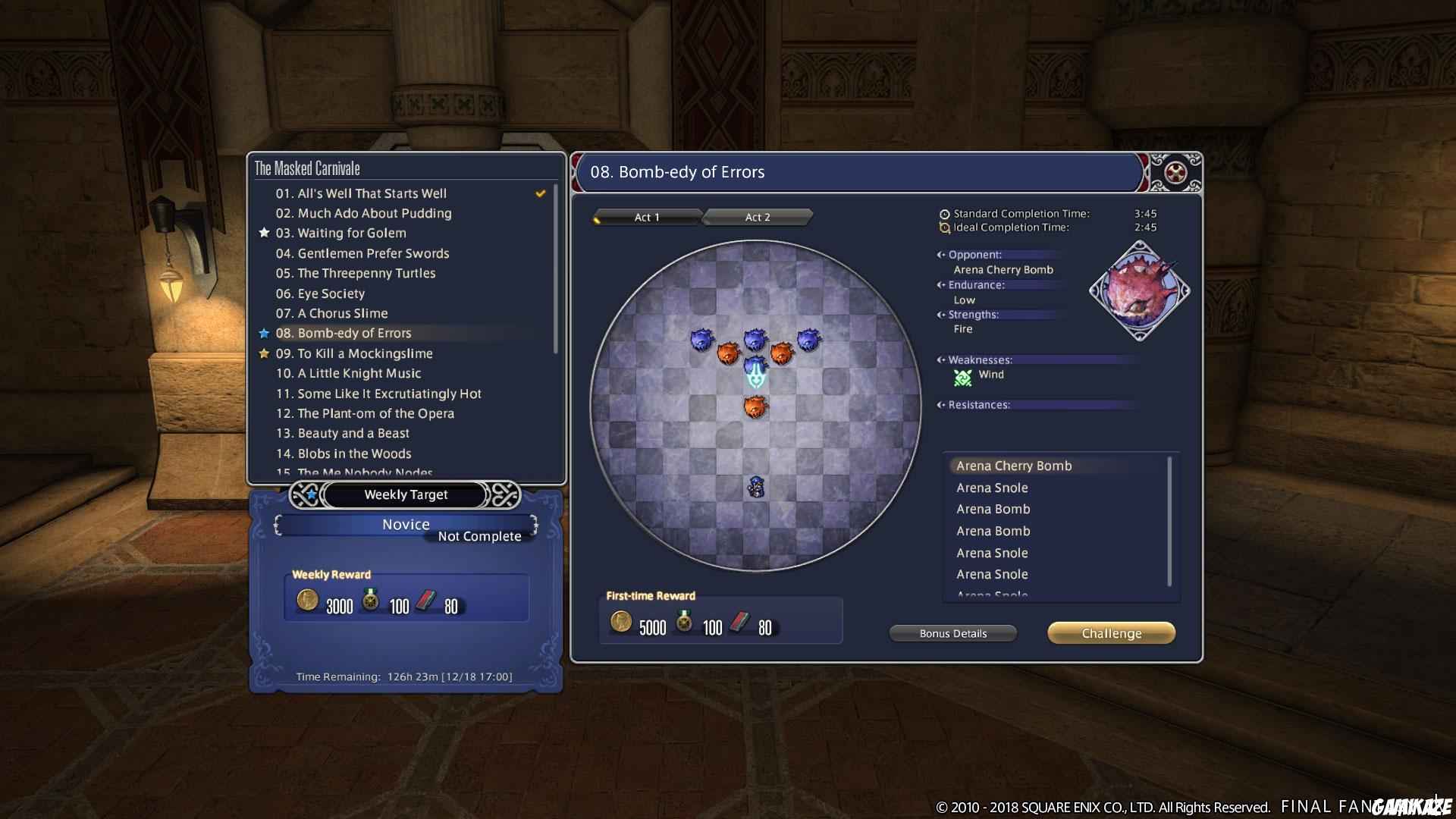Click the gil coin icon under Weekly Reward

(306, 601)
